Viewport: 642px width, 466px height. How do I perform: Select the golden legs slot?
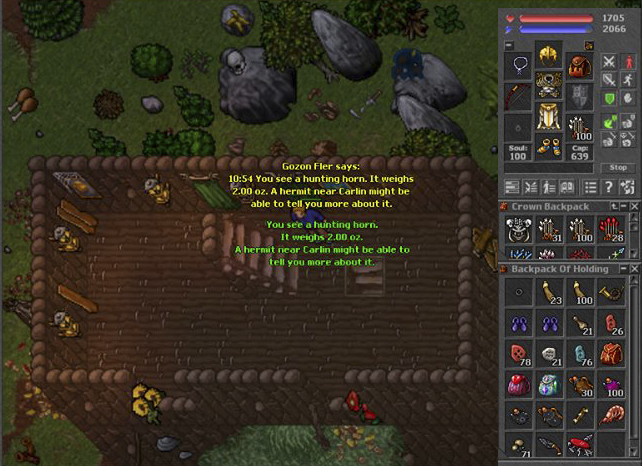click(x=548, y=118)
